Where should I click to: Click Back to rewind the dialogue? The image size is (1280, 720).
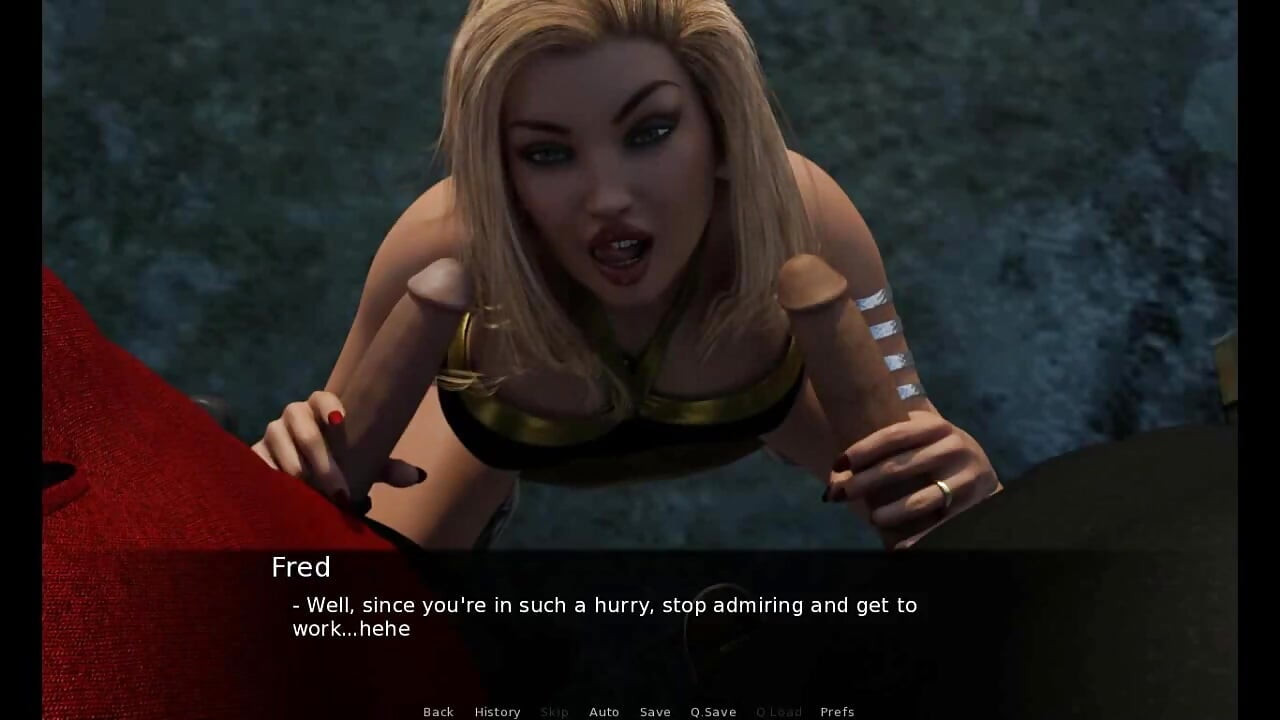tap(438, 711)
